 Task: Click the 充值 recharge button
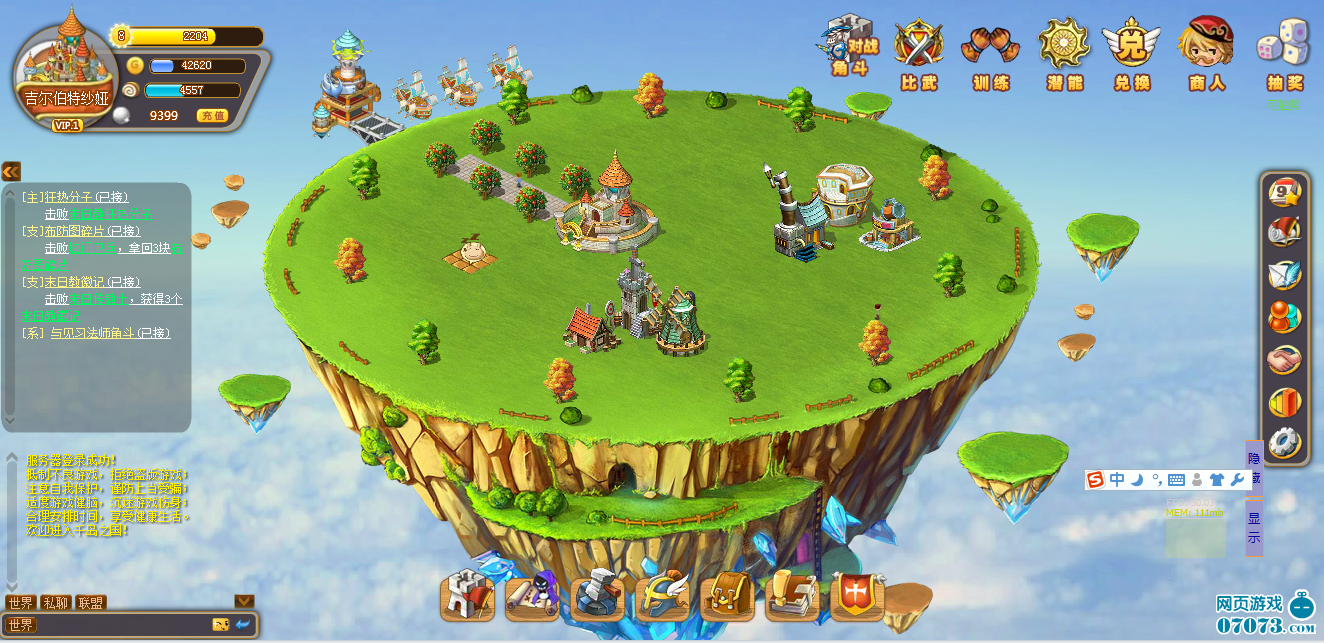212,116
